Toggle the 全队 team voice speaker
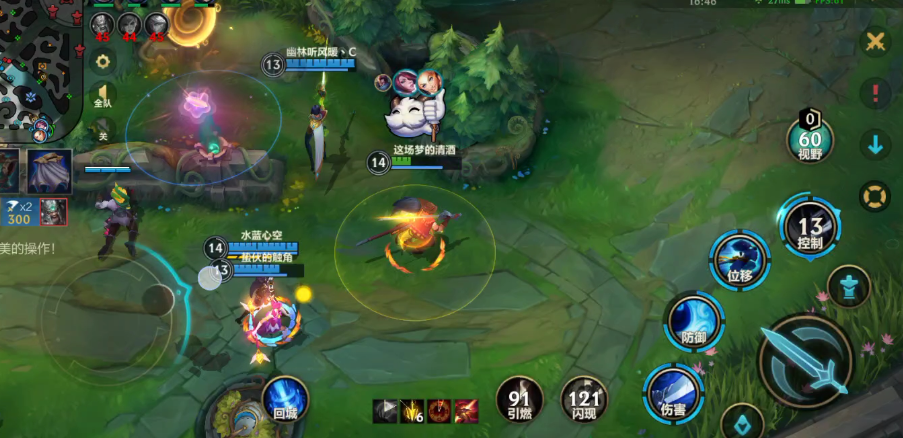 pyautogui.click(x=103, y=97)
